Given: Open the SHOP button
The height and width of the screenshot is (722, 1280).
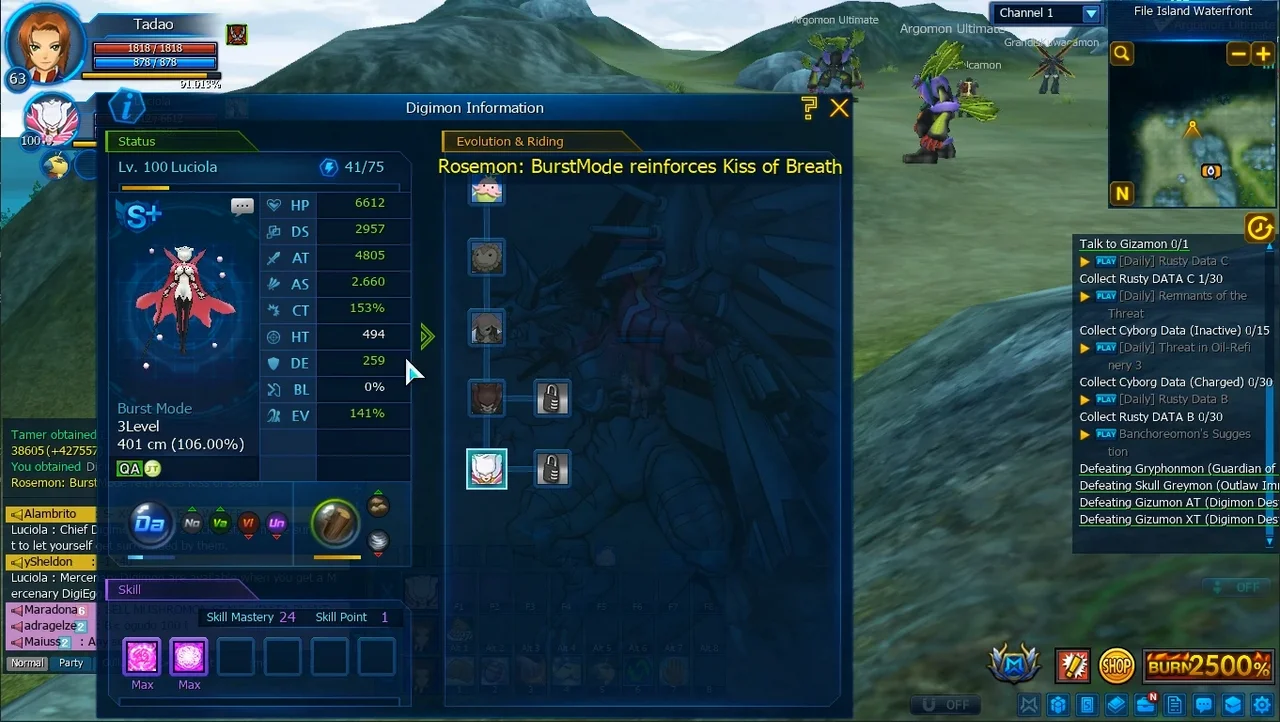Looking at the screenshot, I should click(x=1116, y=665).
